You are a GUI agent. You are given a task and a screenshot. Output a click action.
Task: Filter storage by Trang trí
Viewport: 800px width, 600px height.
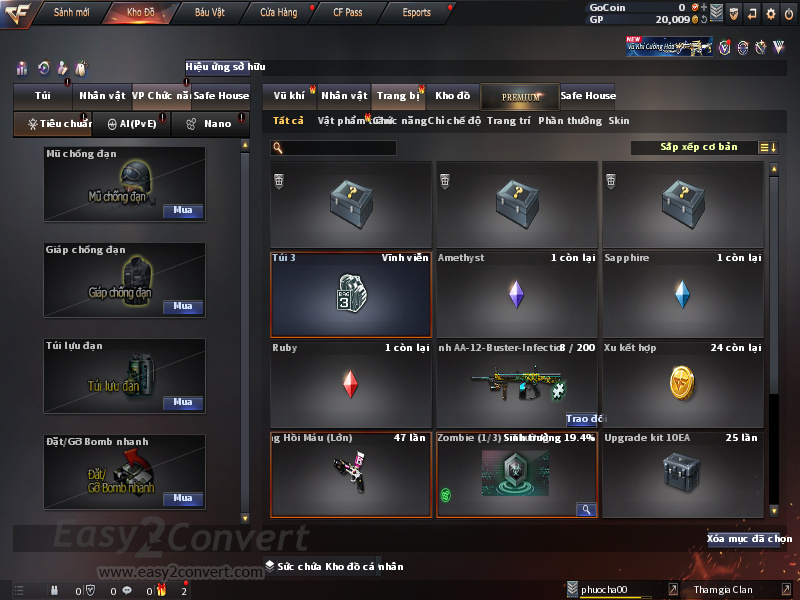[x=508, y=121]
